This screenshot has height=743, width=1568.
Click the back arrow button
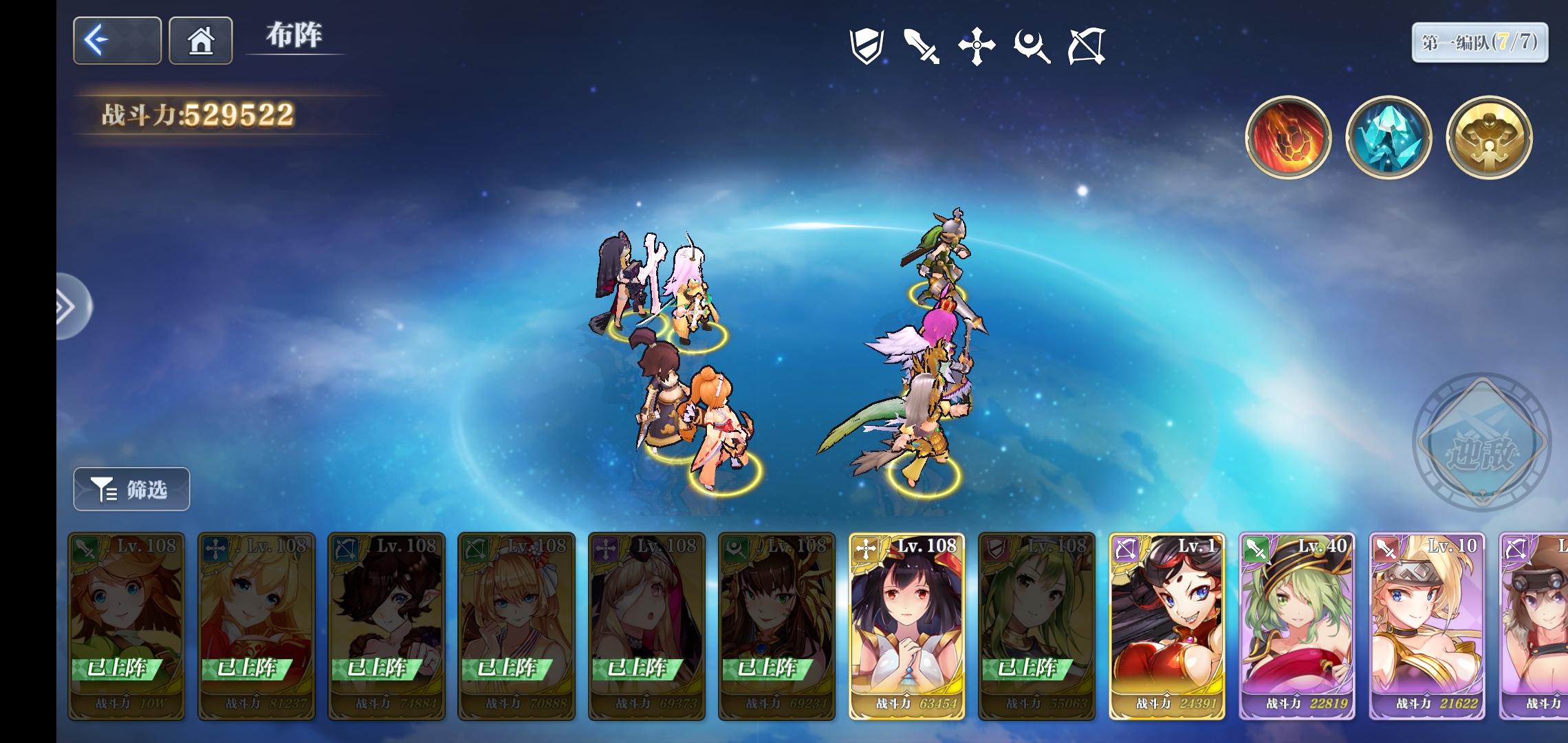click(117, 41)
